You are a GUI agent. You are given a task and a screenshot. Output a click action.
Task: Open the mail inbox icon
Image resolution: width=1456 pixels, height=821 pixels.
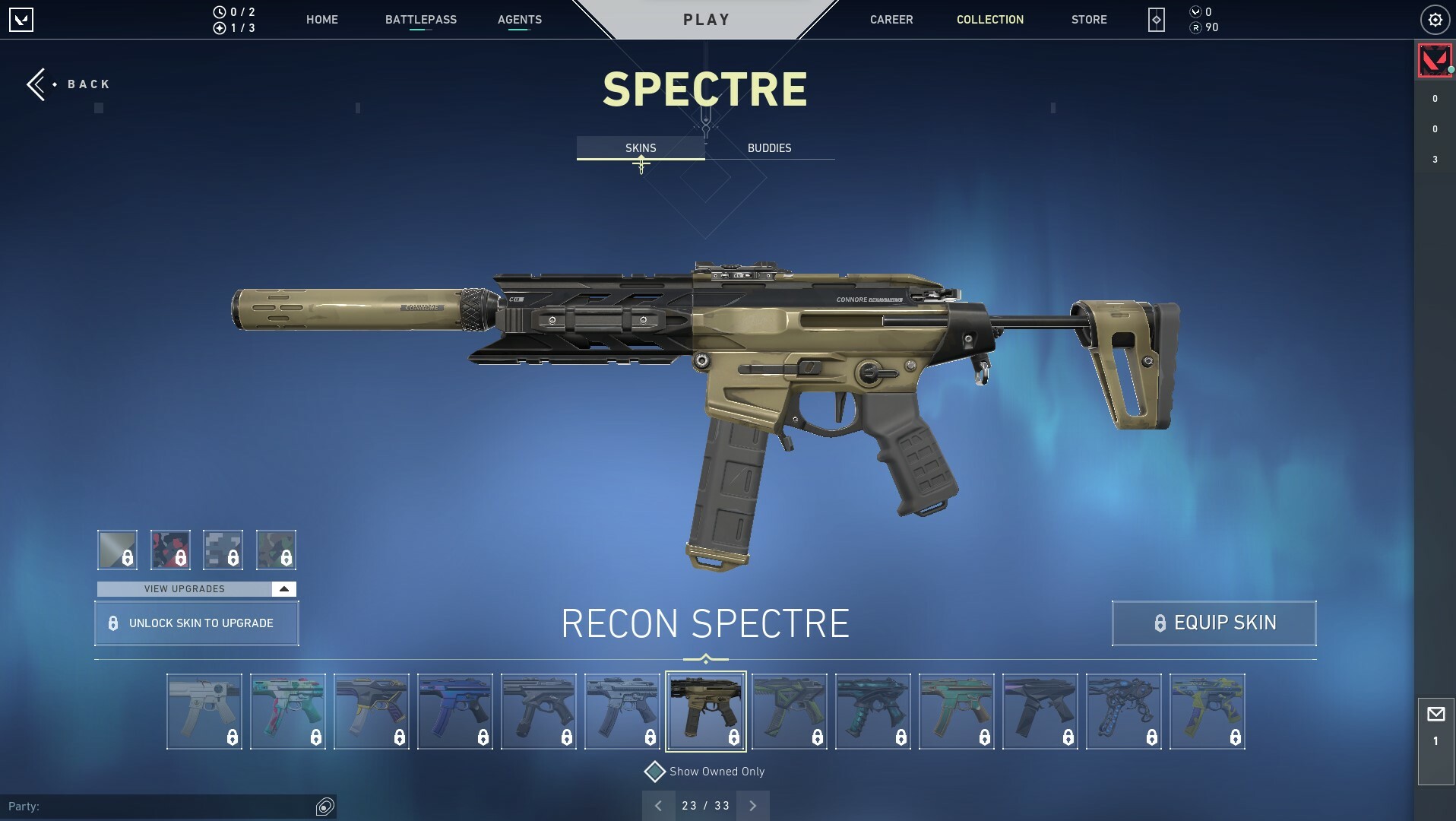[x=1435, y=715]
